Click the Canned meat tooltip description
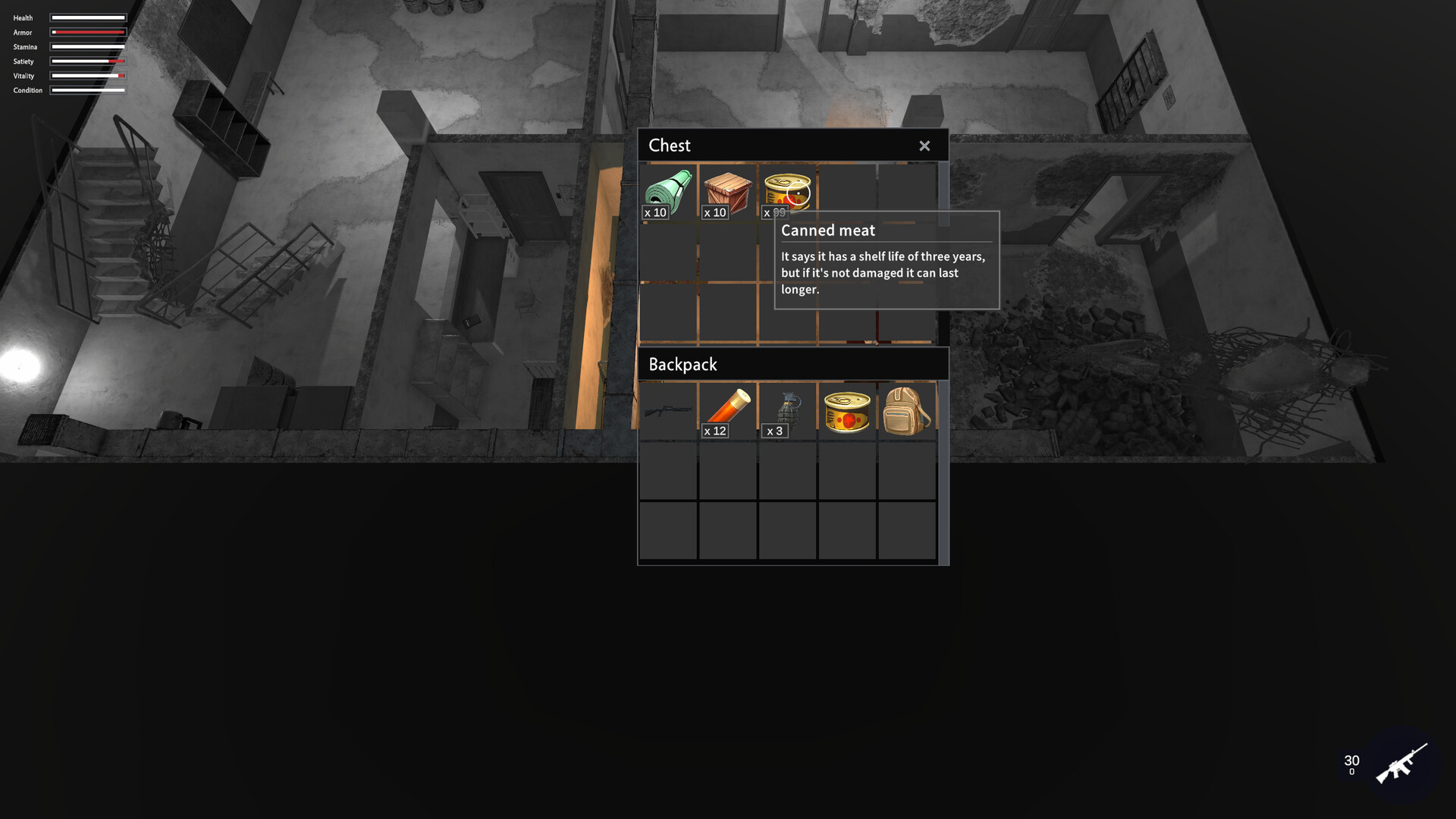This screenshot has height=819, width=1456. (882, 272)
